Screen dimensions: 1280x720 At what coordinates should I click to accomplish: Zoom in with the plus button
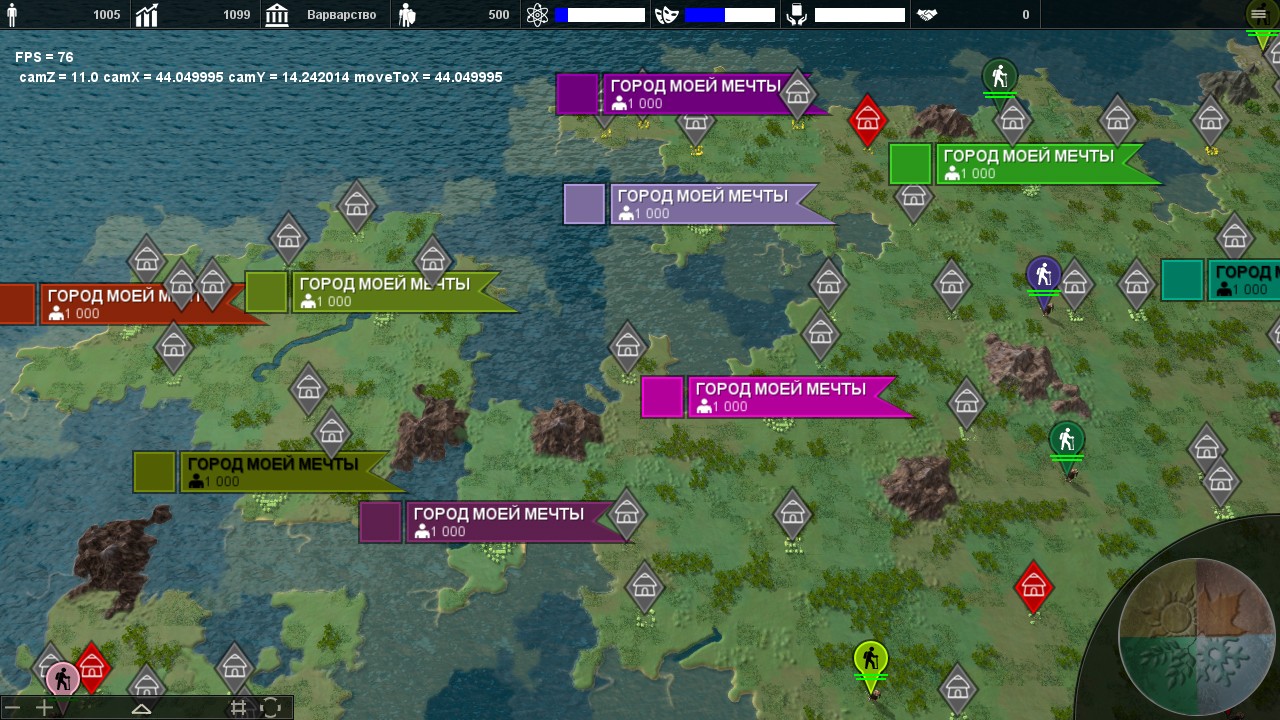(x=44, y=708)
